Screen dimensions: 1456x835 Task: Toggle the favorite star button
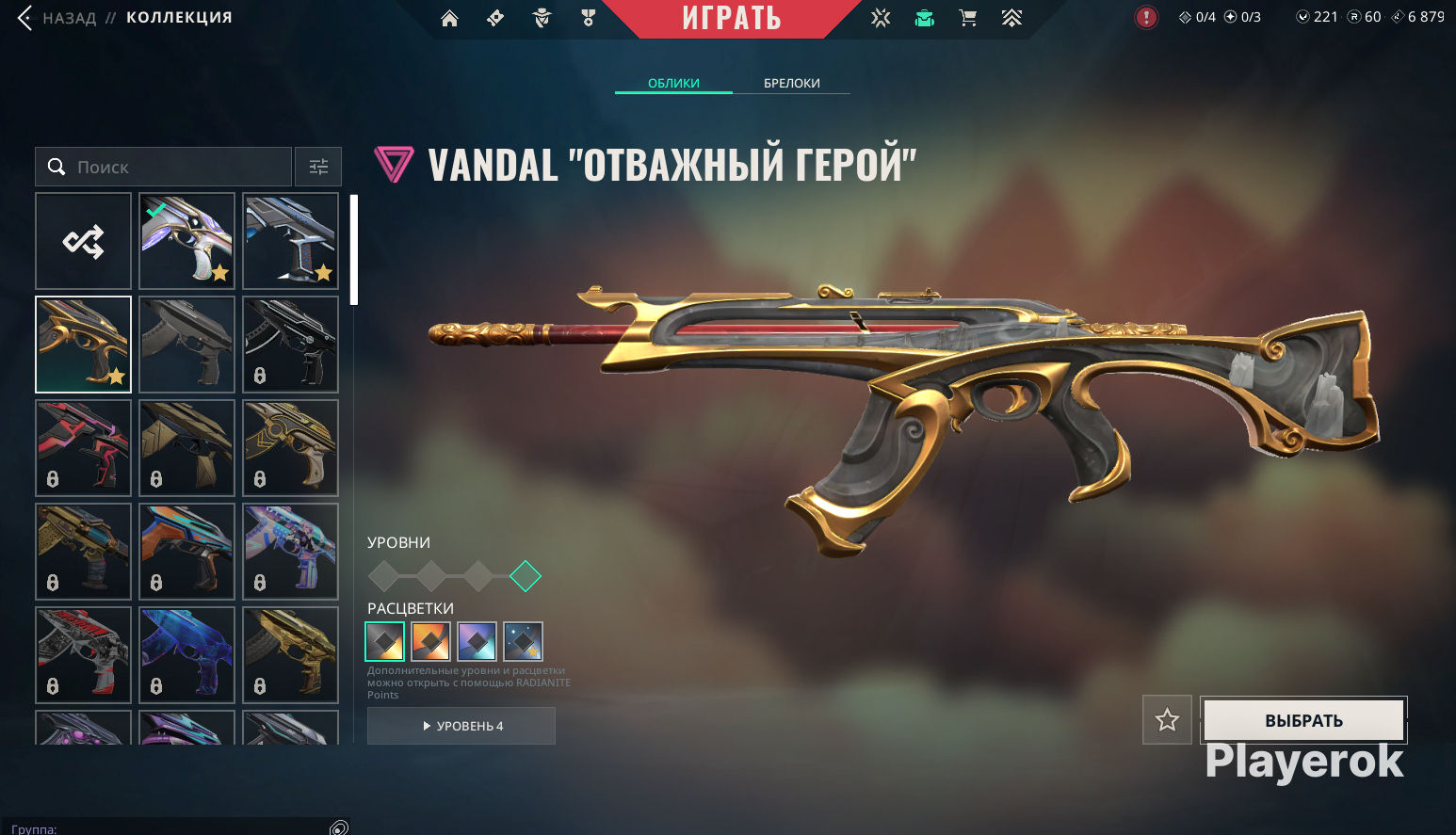[1167, 720]
